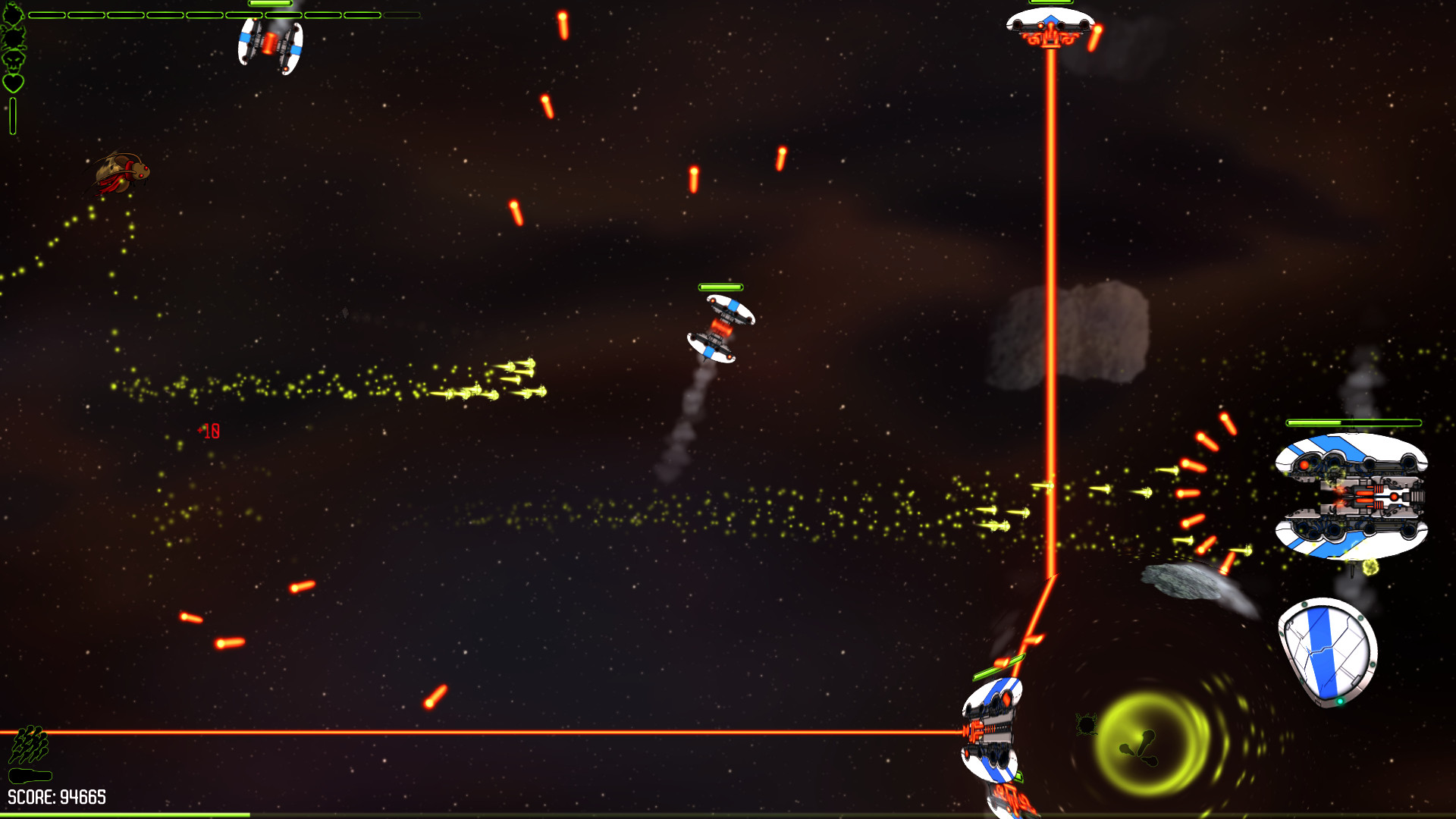Click the health bar above the center enemy drone
The height and width of the screenshot is (819, 1456).
720,288
